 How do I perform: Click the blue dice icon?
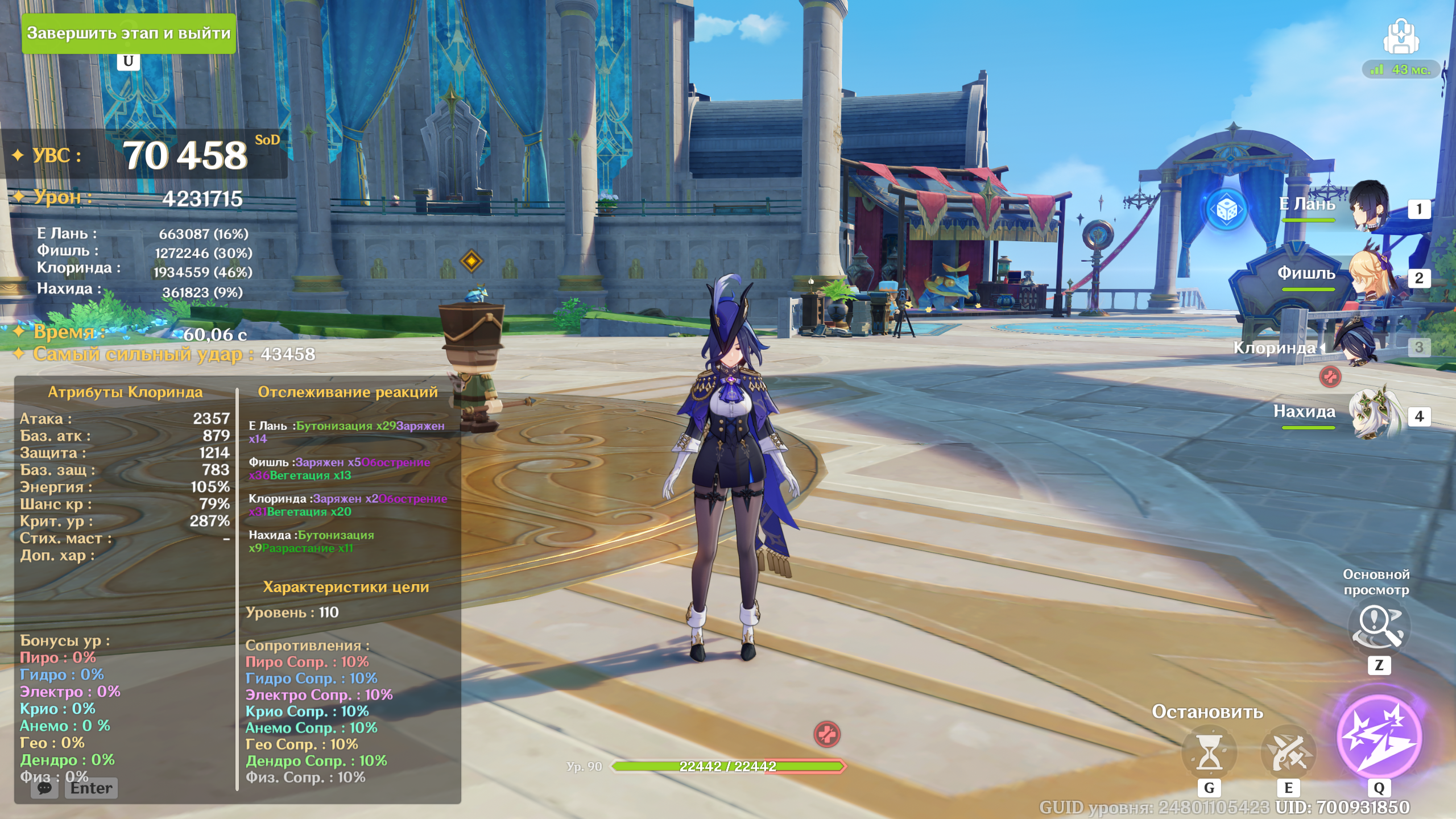(x=1227, y=210)
